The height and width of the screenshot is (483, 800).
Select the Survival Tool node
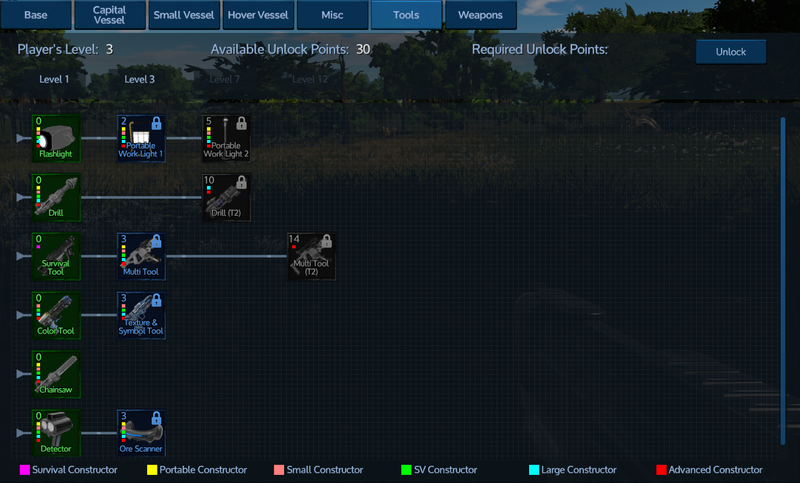[x=56, y=256]
